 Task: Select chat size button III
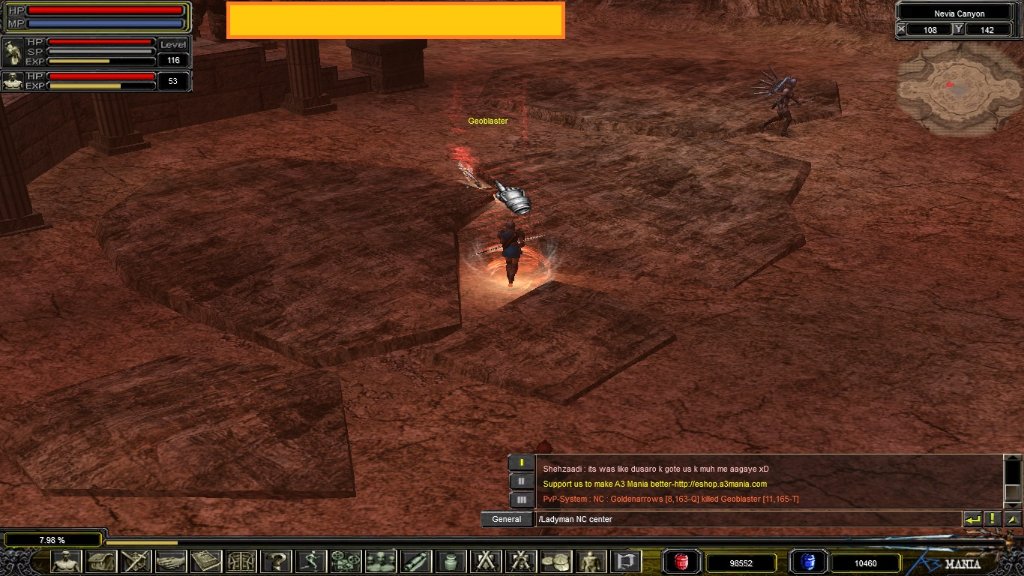click(x=520, y=498)
